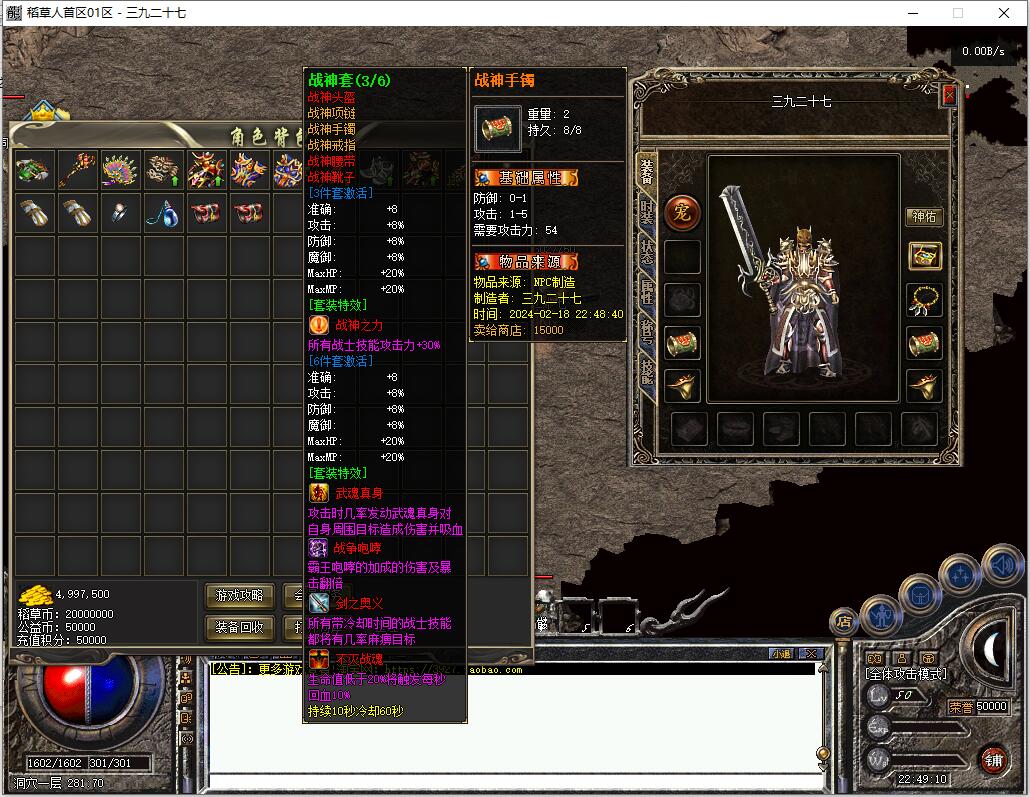Open the warrior character round button
1030x797 pixels.
pos(881,614)
